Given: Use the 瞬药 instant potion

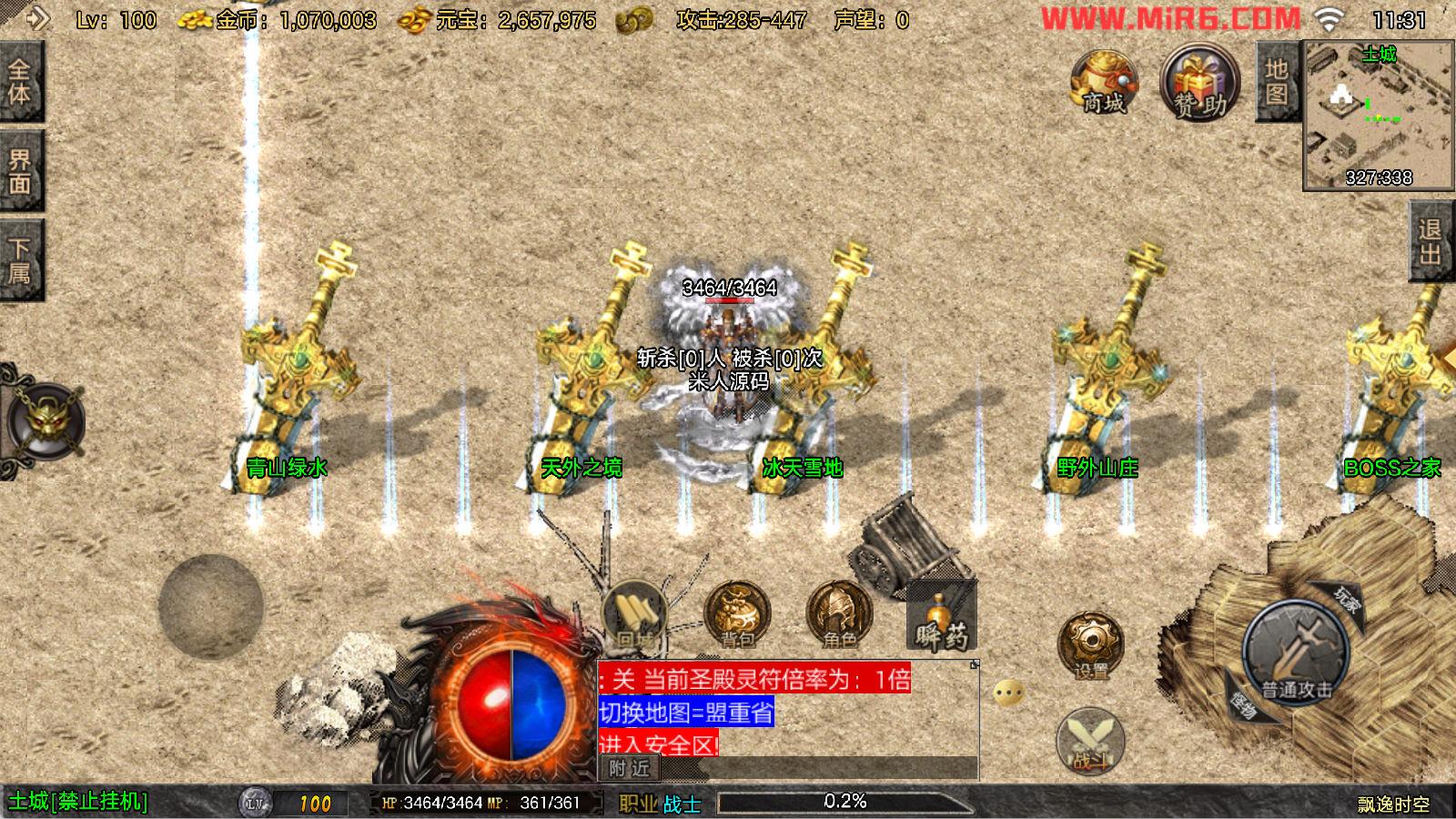Looking at the screenshot, I should 941,619.
